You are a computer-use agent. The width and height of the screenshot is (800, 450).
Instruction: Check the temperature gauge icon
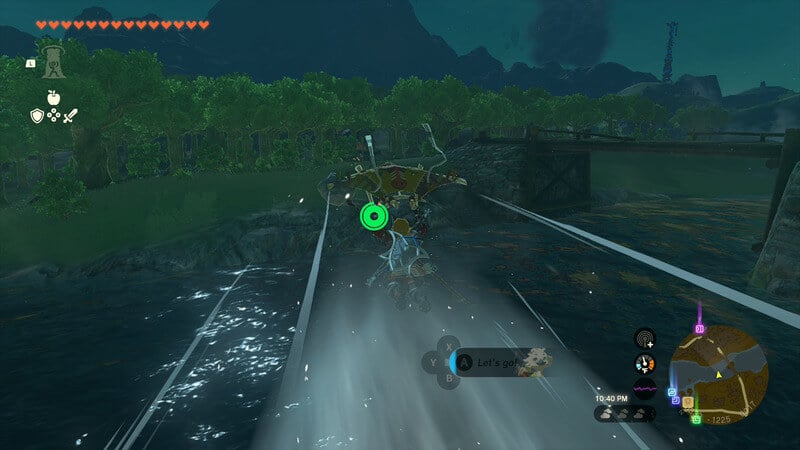(x=645, y=364)
